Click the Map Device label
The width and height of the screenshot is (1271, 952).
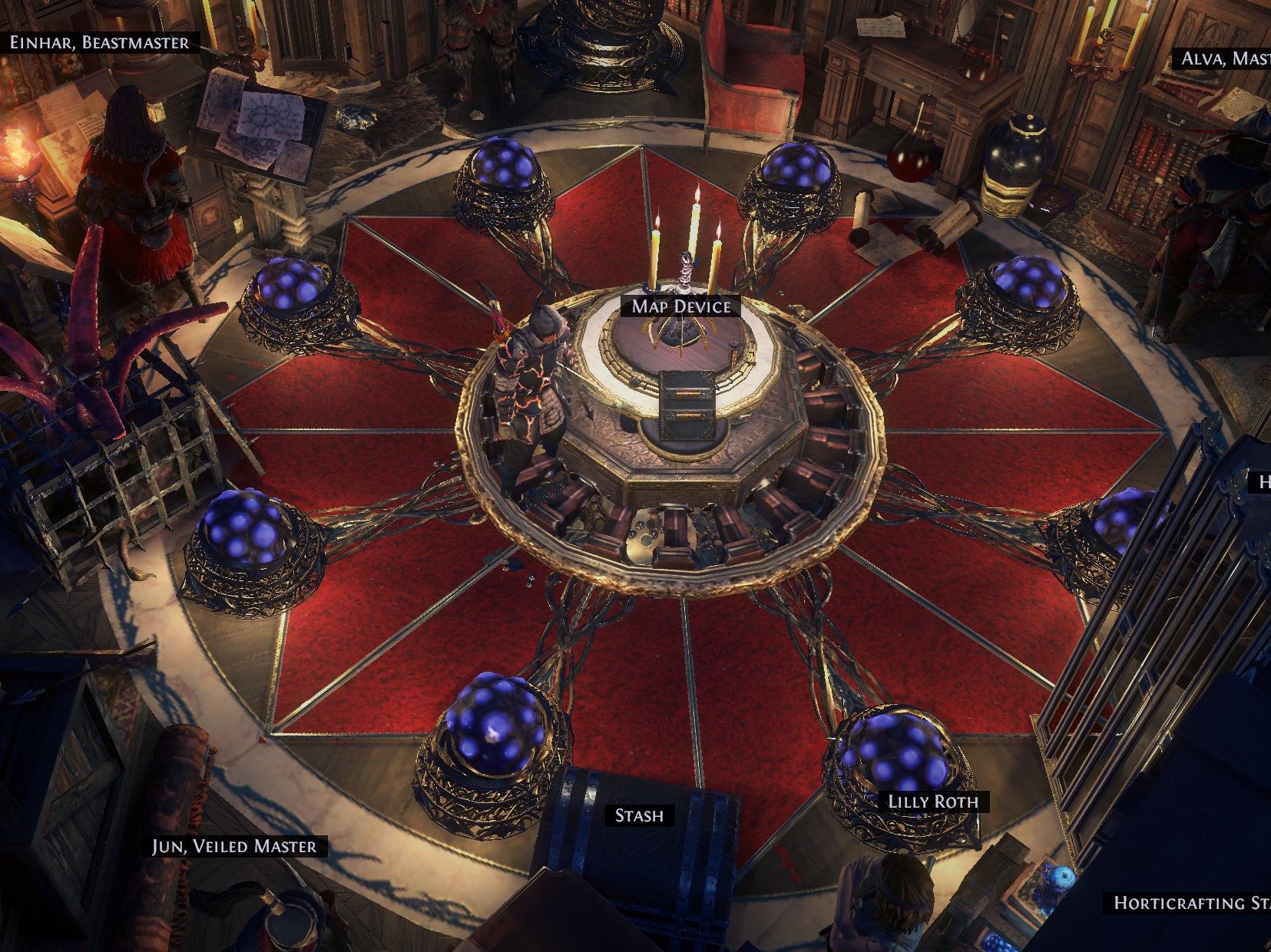click(681, 306)
